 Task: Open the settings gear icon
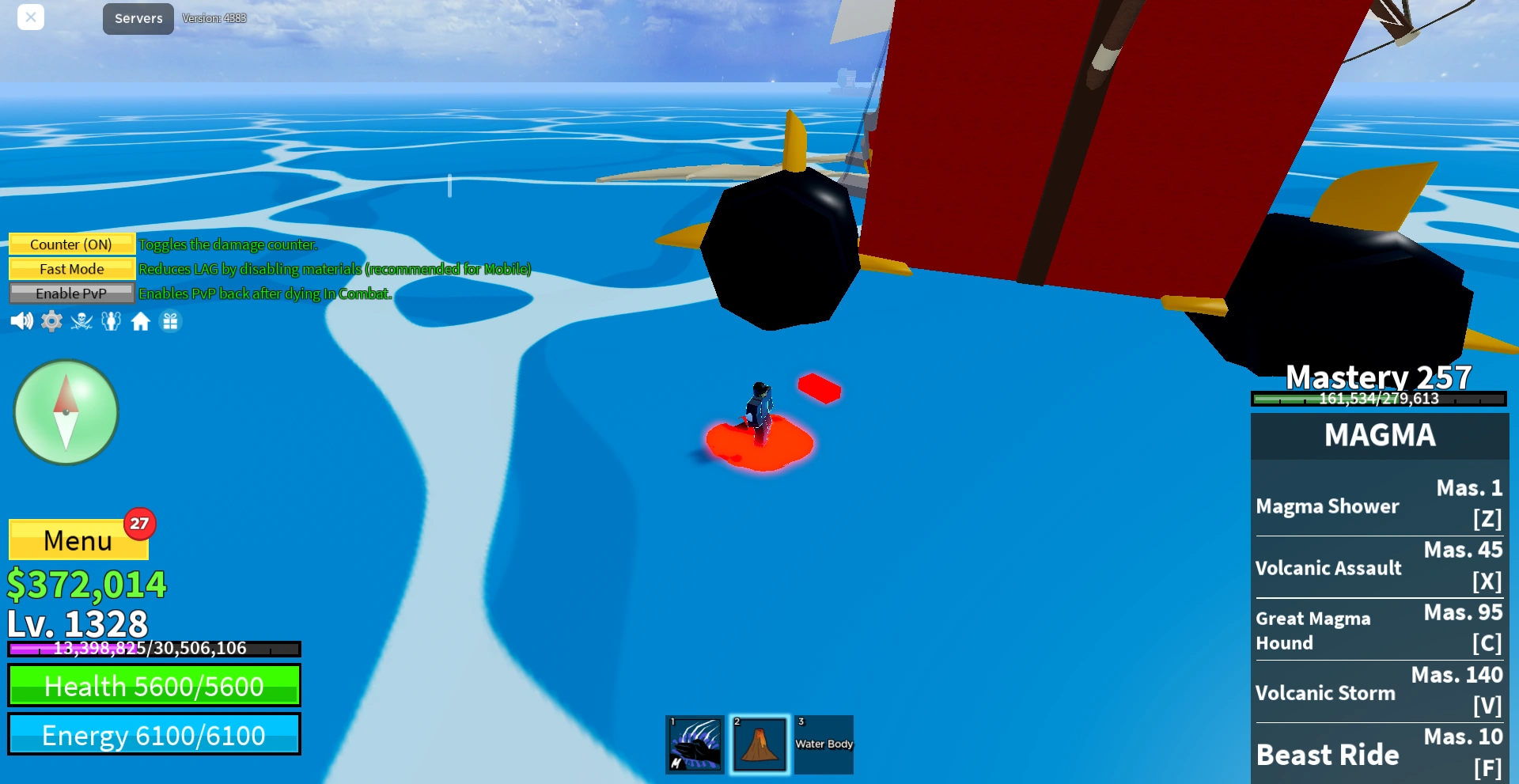click(x=51, y=321)
